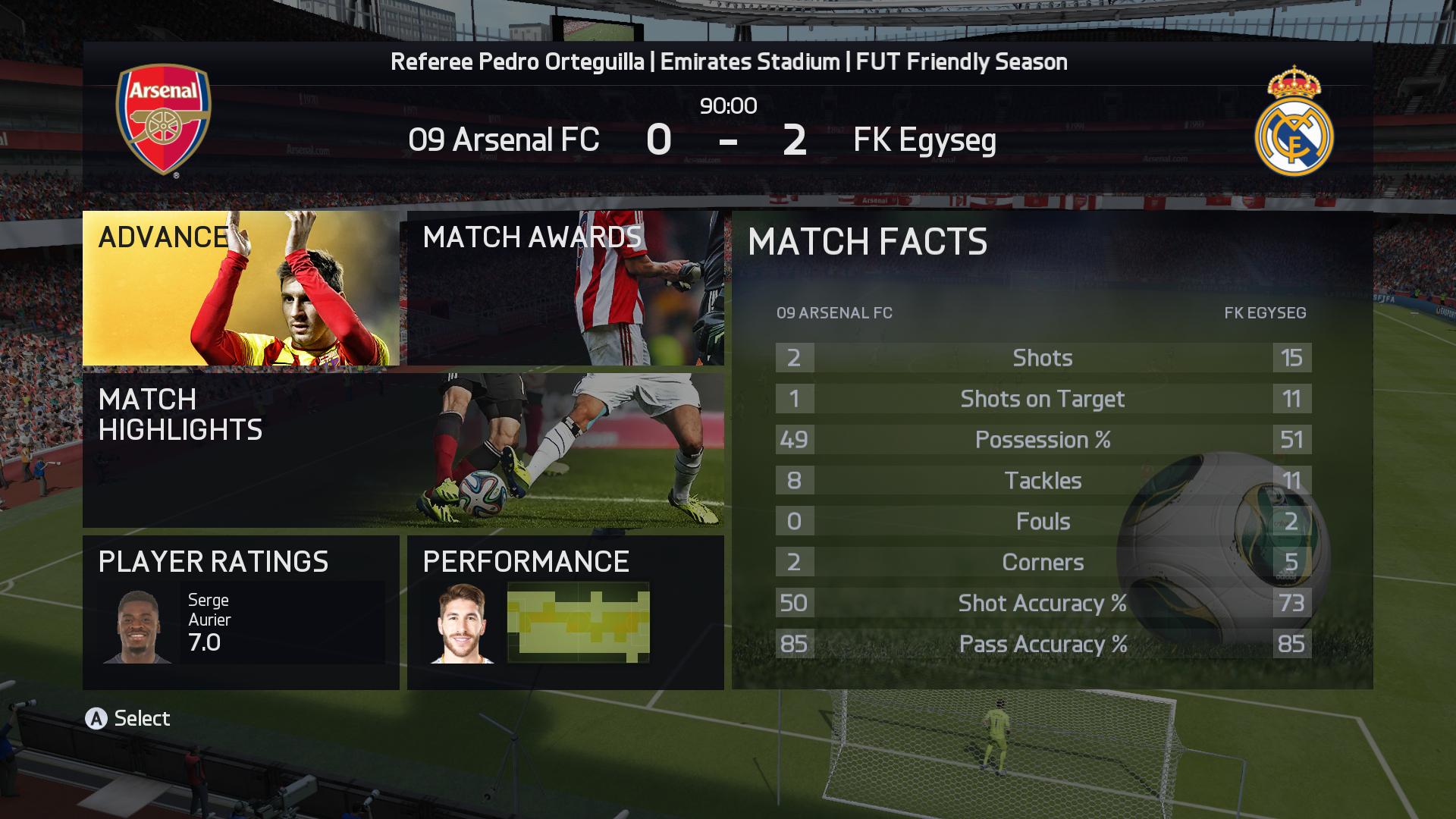
Task: Select the highlighted Advance tile
Action: [x=240, y=288]
